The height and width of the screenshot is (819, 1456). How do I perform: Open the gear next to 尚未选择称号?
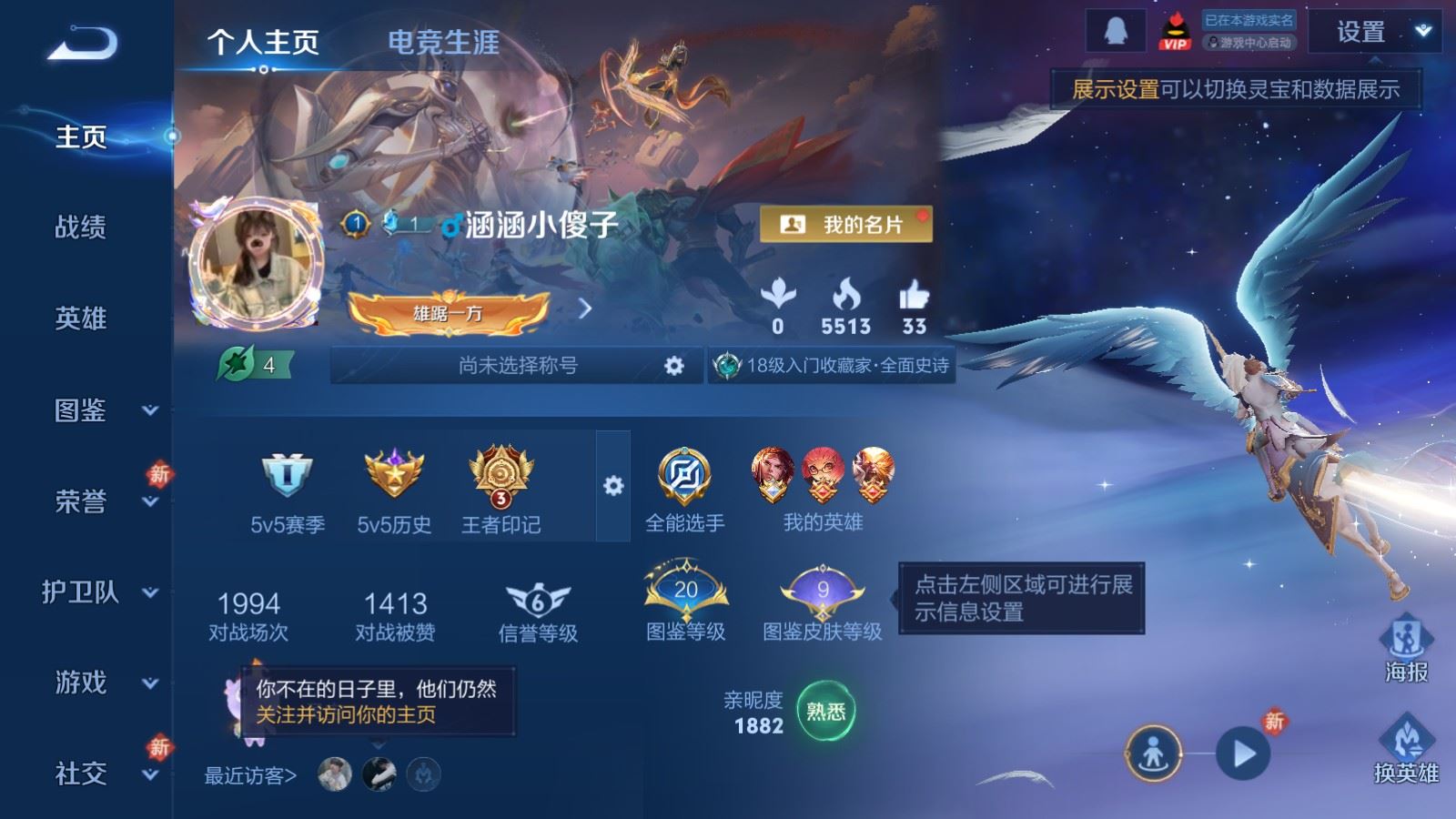pos(673,364)
